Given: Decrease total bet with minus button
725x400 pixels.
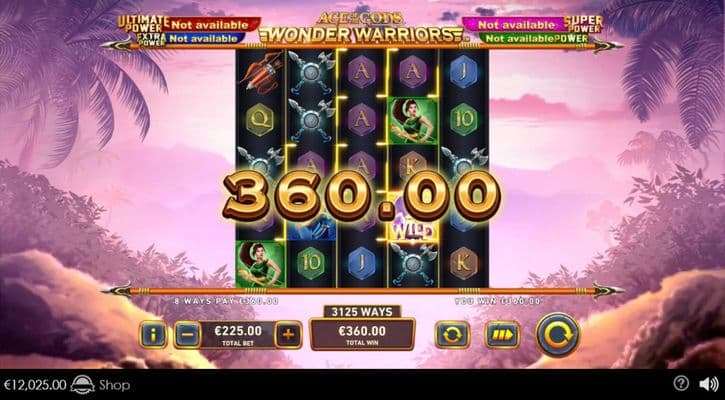Looking at the screenshot, I should [187, 334].
